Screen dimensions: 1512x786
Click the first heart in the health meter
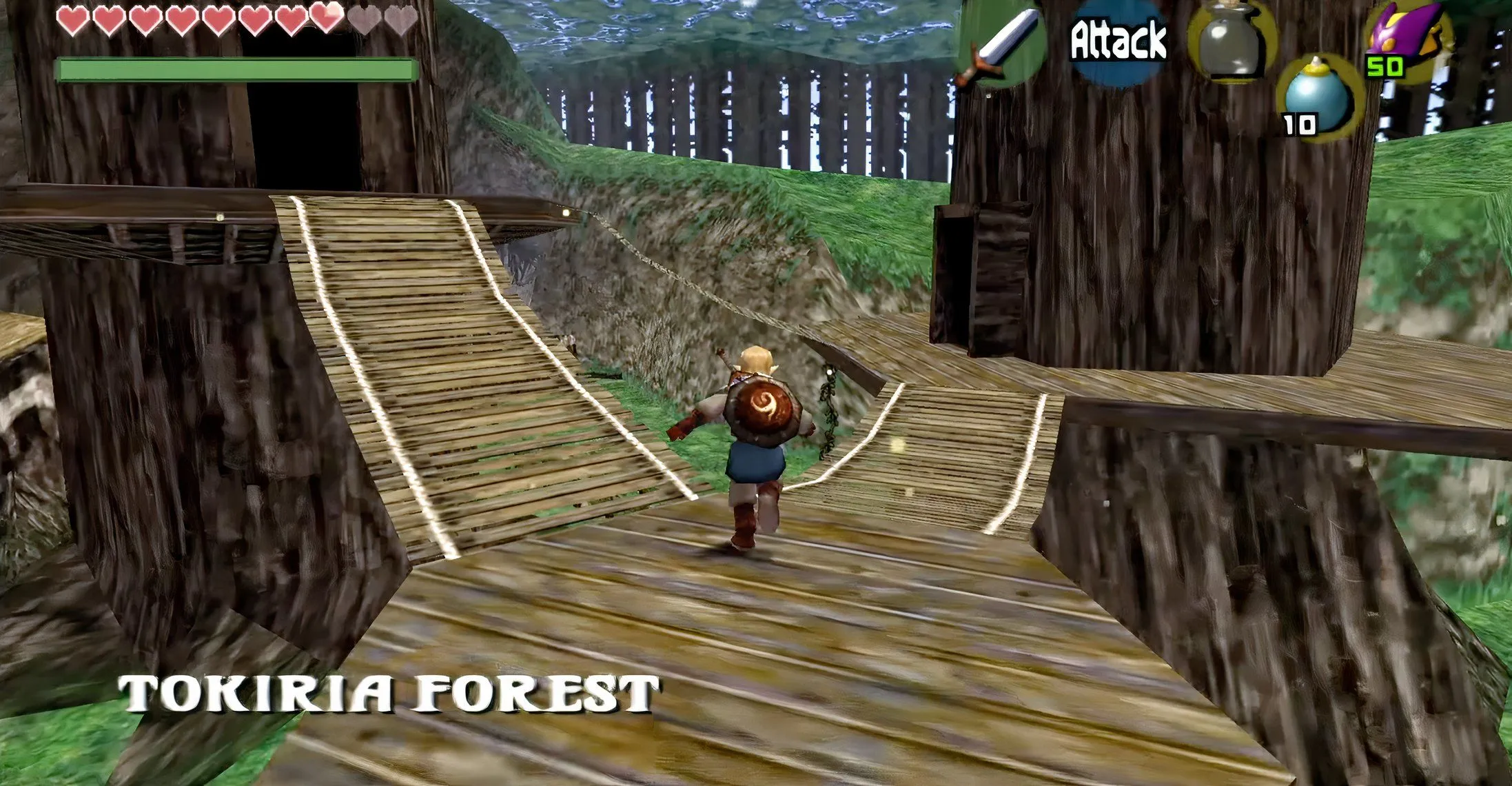pyautogui.click(x=72, y=19)
